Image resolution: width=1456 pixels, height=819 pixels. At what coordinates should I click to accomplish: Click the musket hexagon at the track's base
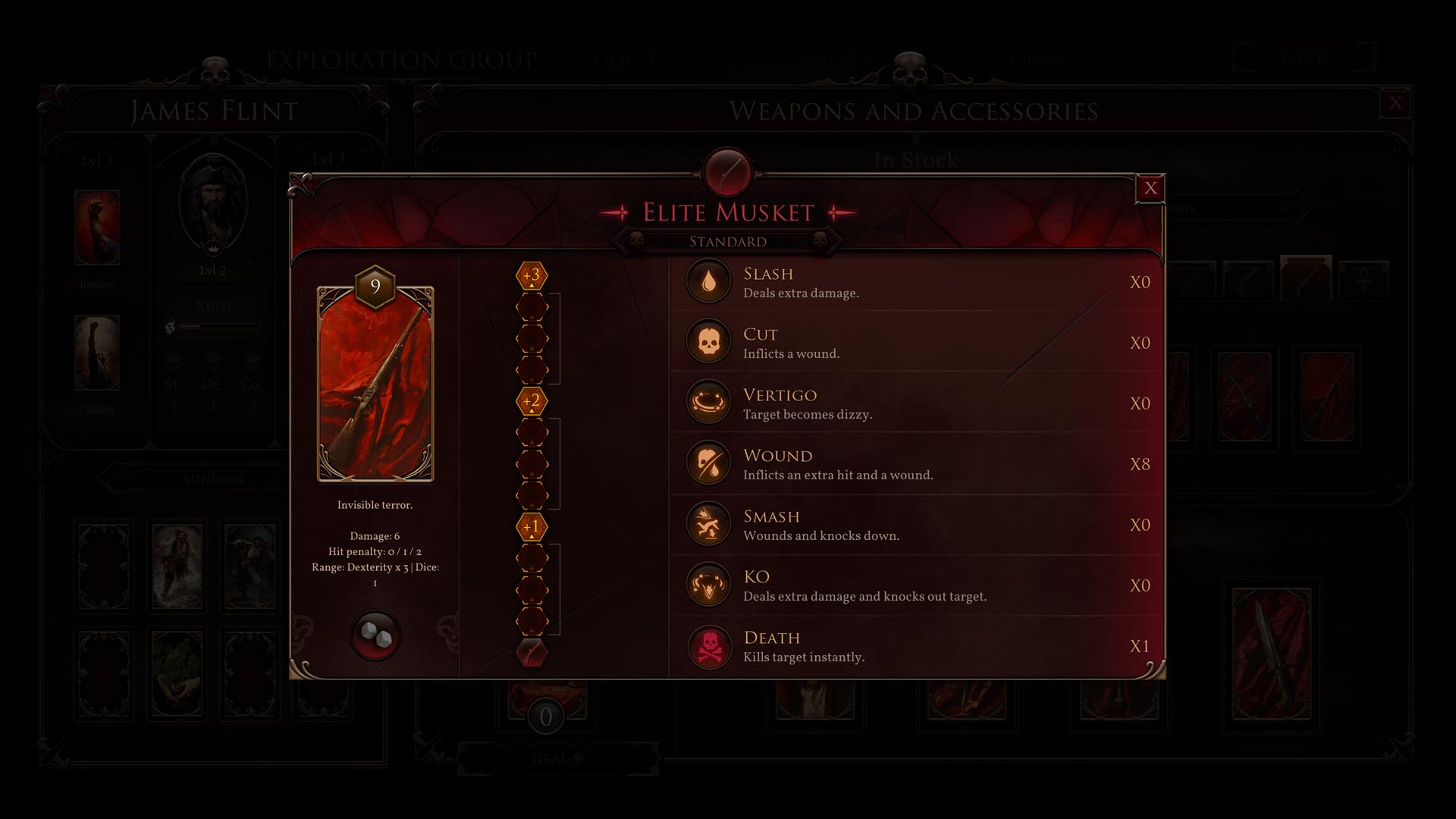pos(532,652)
